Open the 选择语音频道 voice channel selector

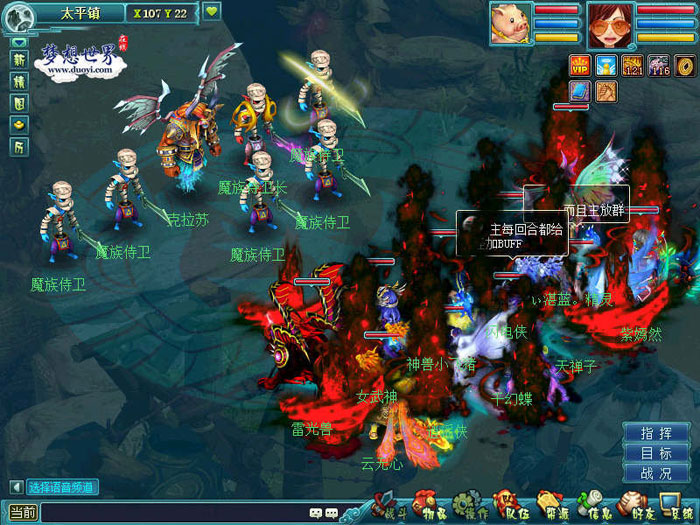[x=61, y=487]
